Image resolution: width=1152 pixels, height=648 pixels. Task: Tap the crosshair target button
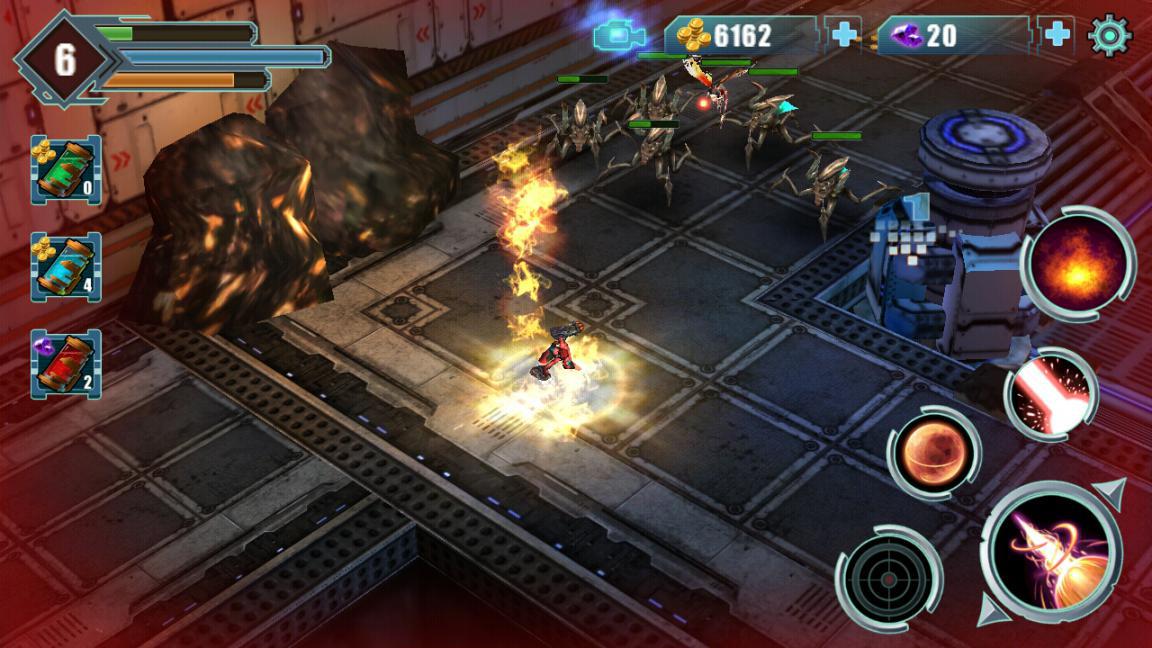(x=889, y=578)
